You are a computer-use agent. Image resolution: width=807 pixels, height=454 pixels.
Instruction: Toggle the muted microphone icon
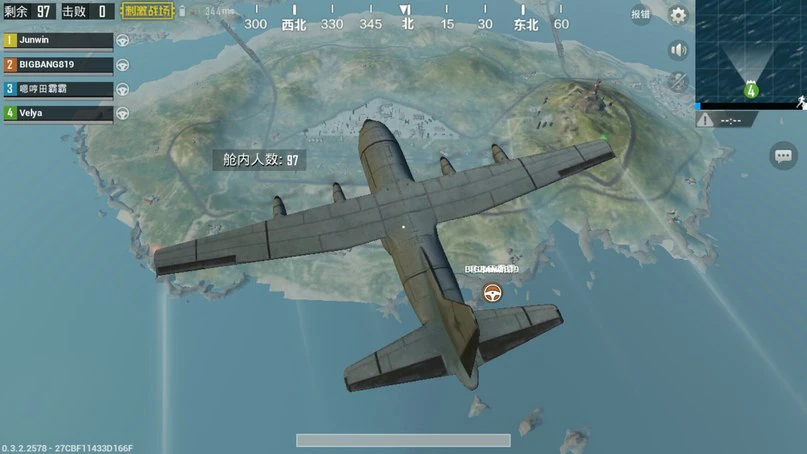[x=678, y=82]
